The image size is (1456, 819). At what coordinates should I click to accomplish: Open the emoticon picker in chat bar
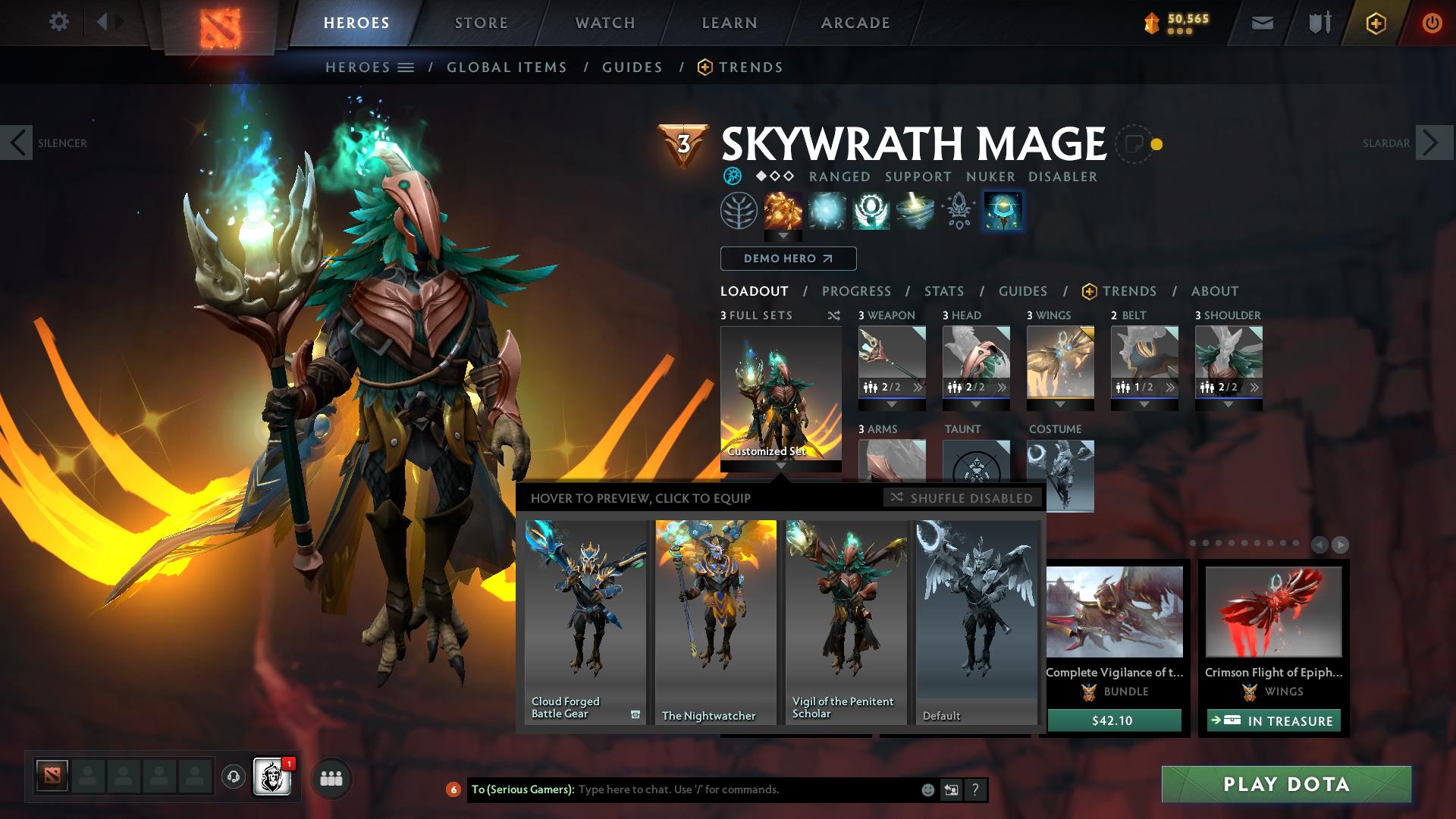pyautogui.click(x=927, y=789)
